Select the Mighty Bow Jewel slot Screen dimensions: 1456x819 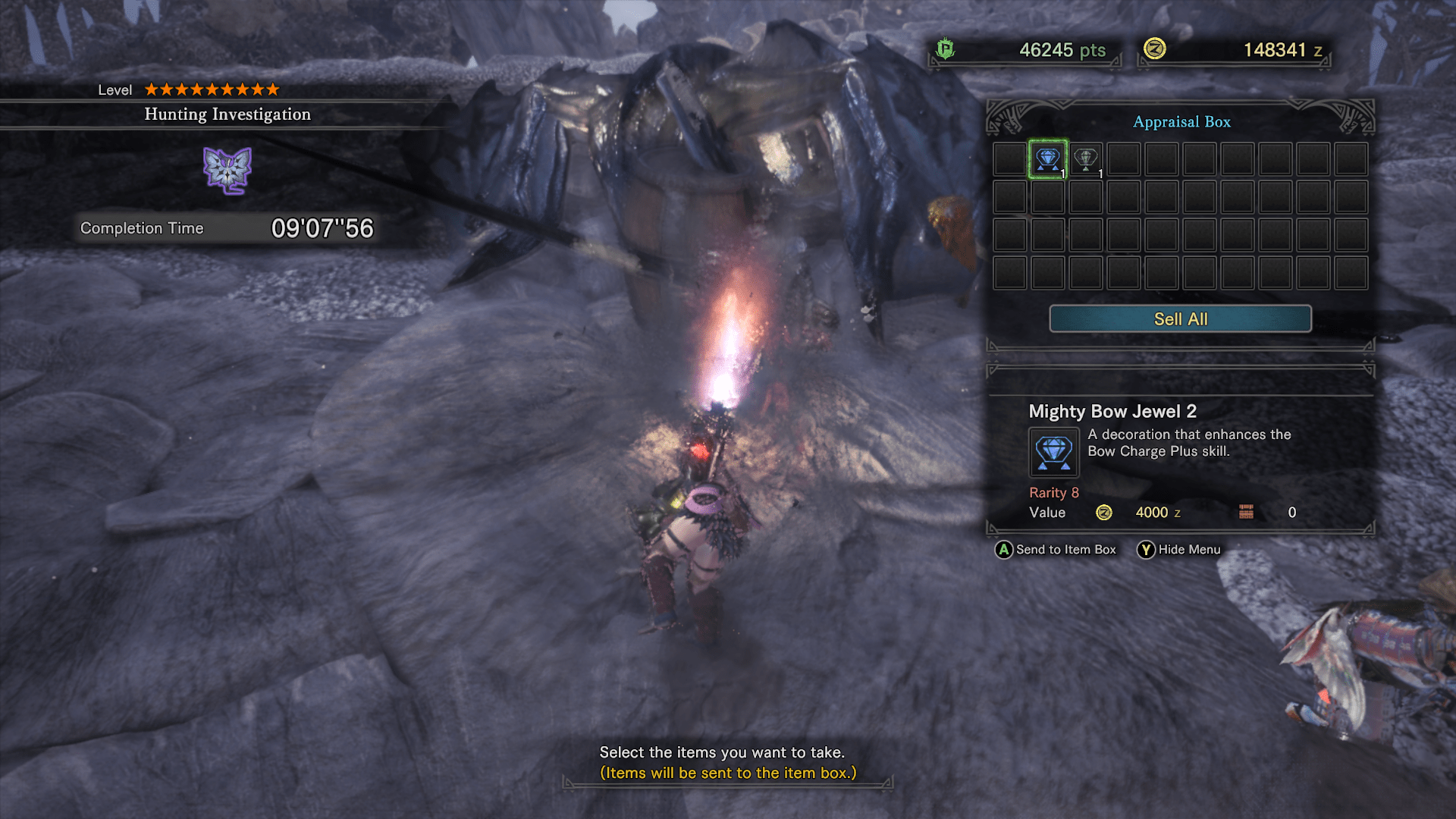point(1048,159)
